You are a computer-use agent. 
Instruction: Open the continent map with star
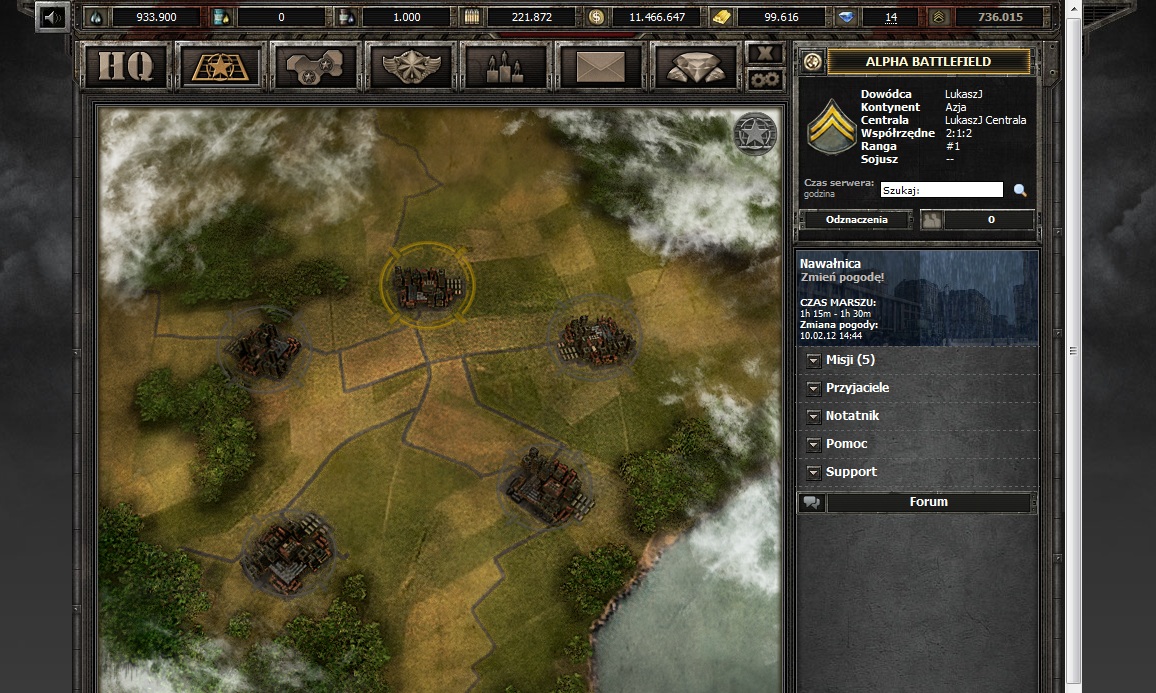(x=315, y=67)
